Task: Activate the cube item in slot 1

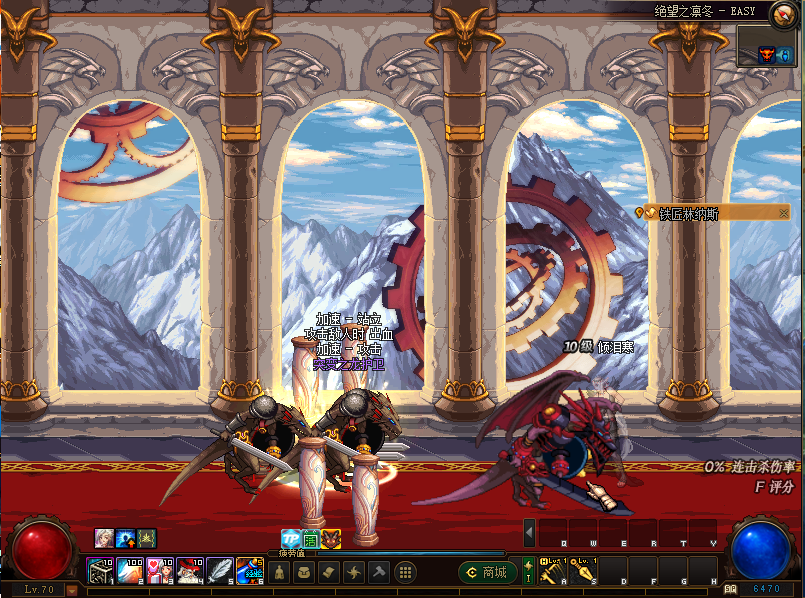Action: pos(101,572)
